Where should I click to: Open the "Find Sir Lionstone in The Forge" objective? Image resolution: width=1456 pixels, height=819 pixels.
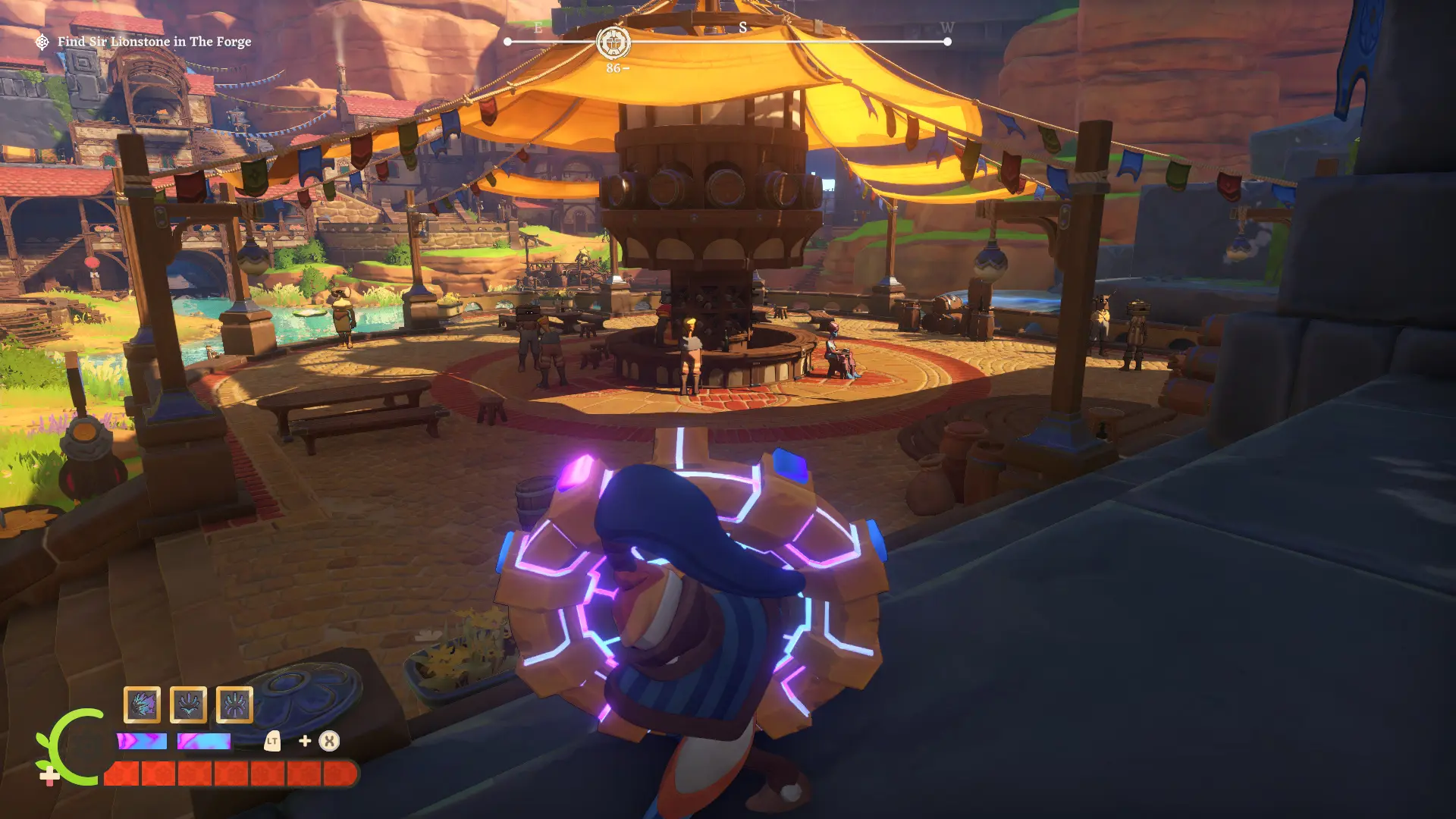154,42
